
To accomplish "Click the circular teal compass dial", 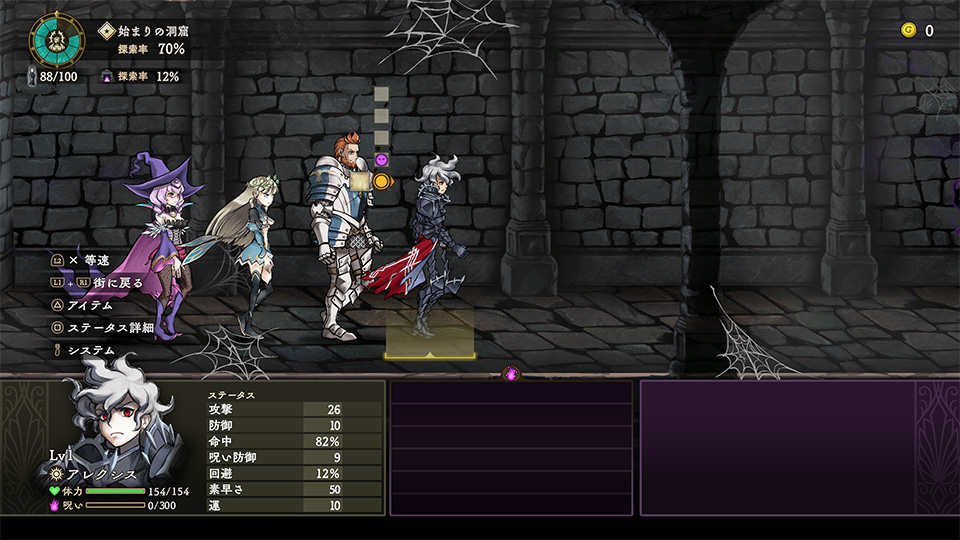I will [54, 39].
